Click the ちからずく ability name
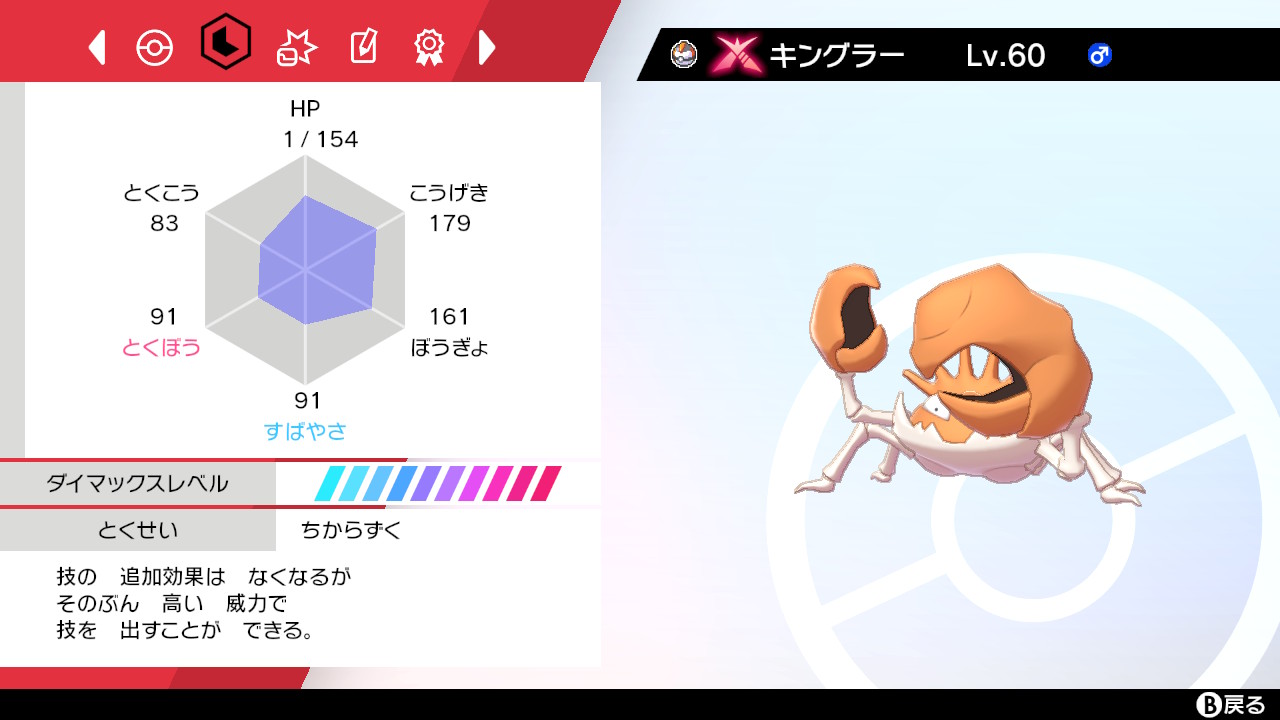1280x720 pixels. pyautogui.click(x=349, y=531)
